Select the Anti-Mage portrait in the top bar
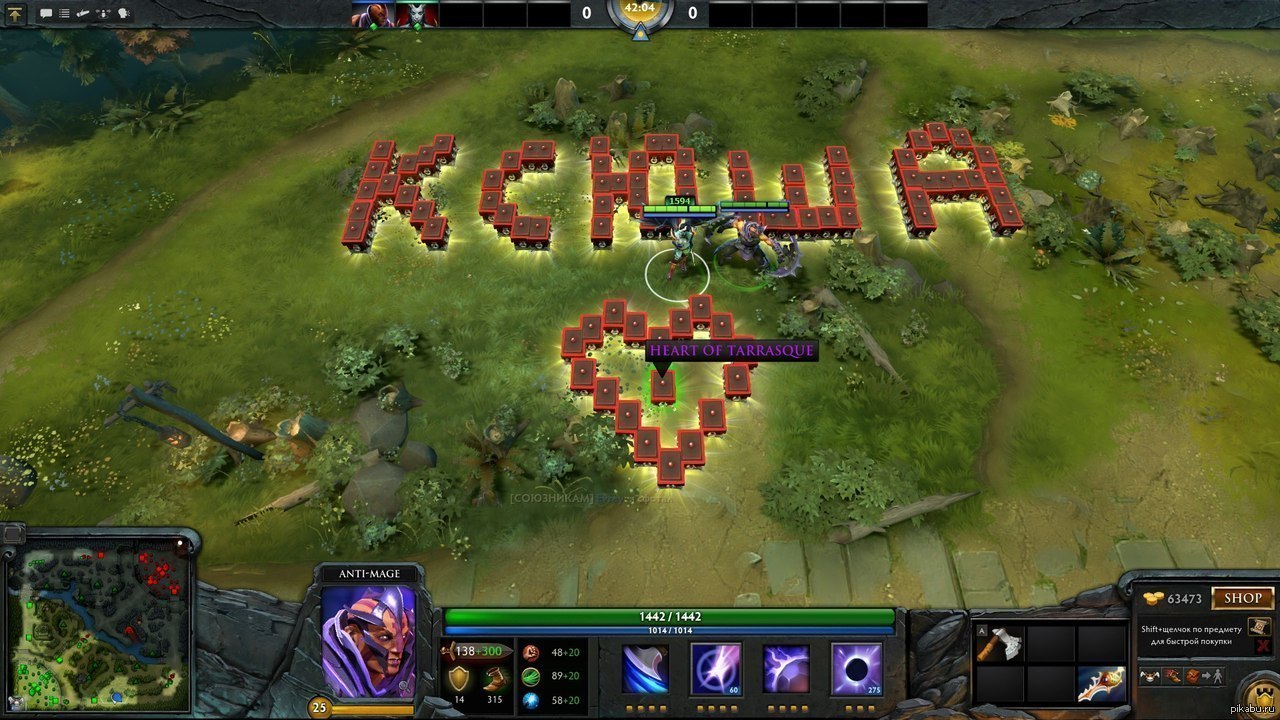Viewport: 1280px width, 720px height. [x=372, y=14]
